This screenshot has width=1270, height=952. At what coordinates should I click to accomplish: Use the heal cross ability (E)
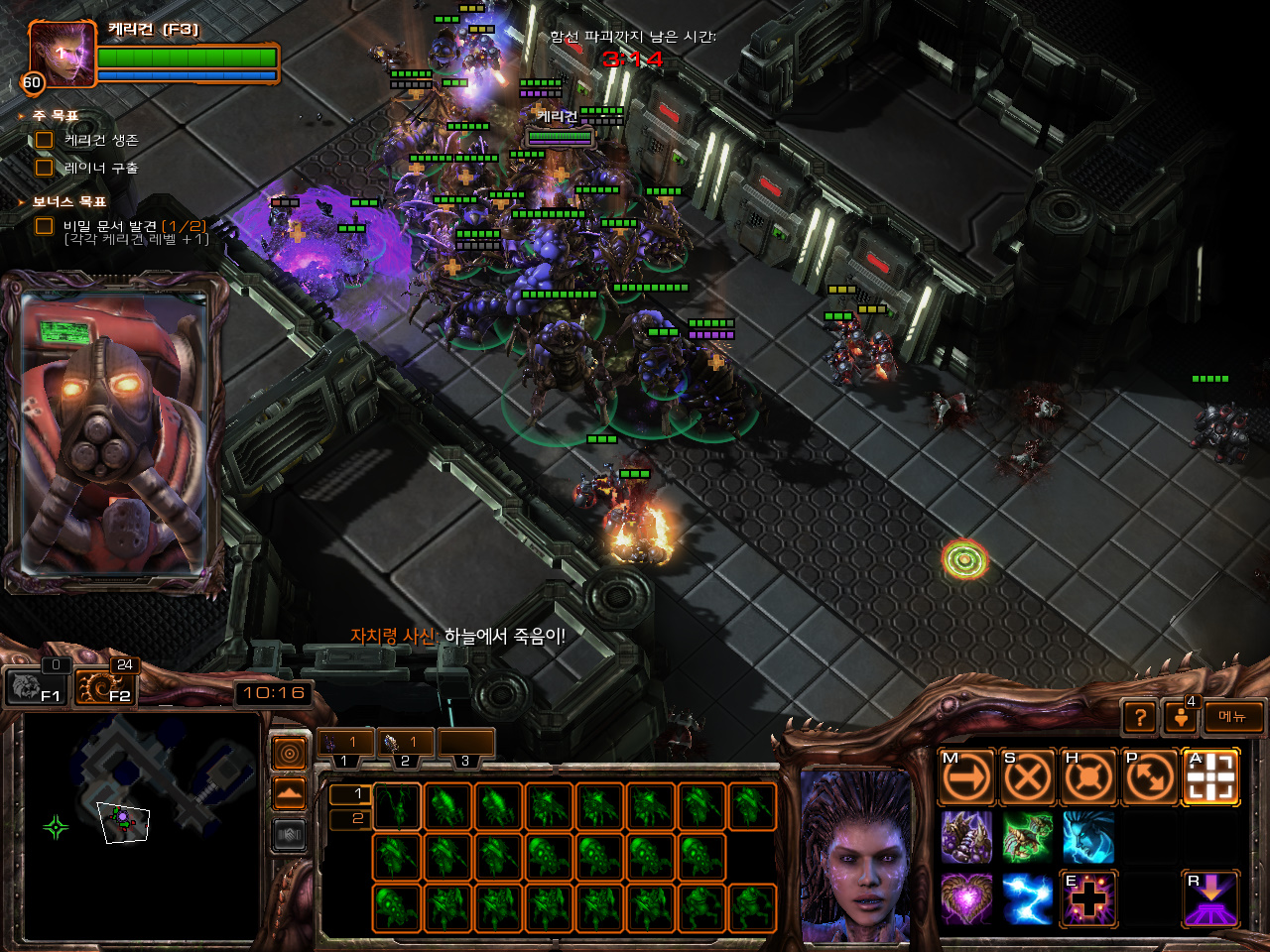[x=1088, y=898]
